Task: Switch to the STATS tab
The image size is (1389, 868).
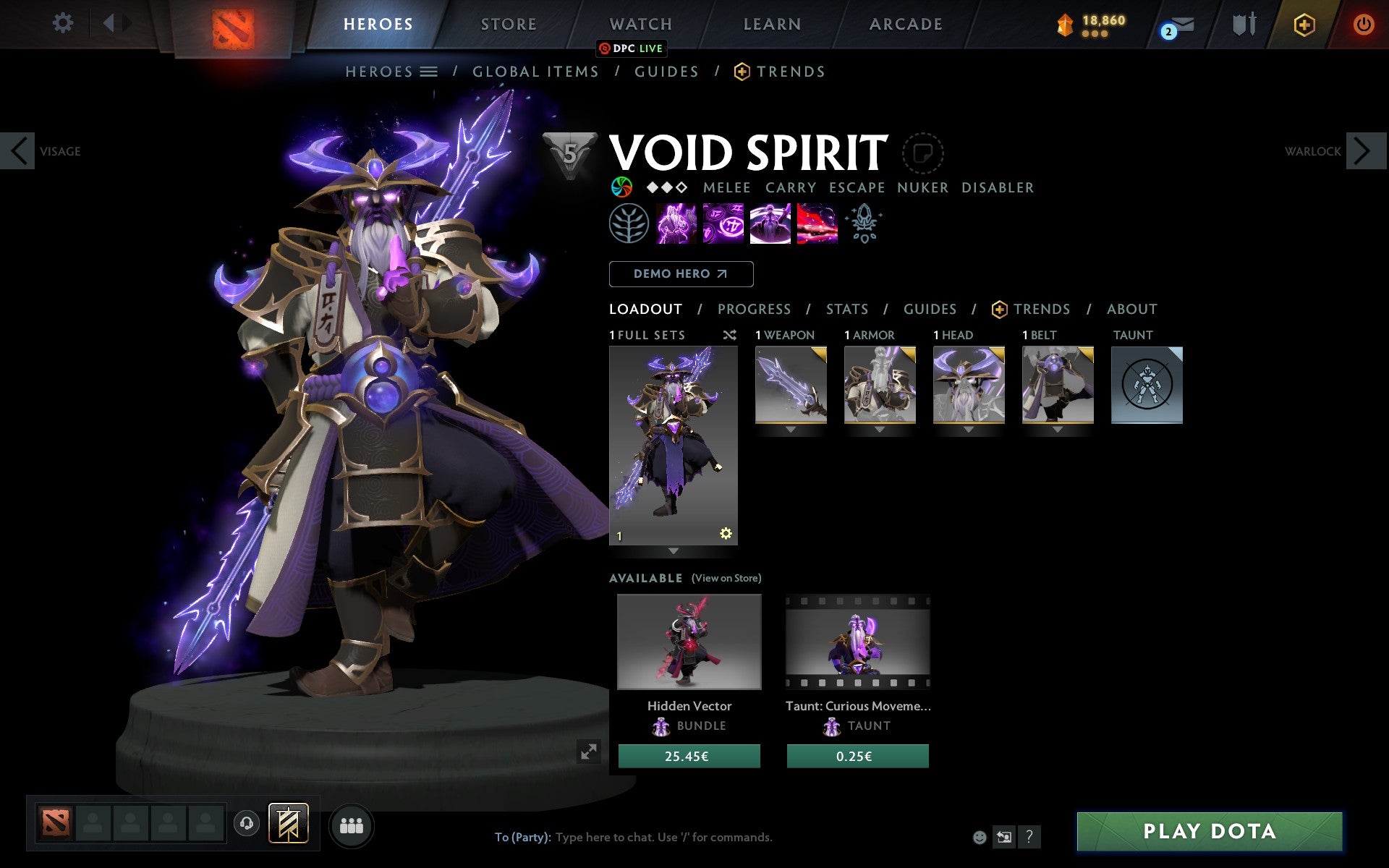Action: (x=846, y=309)
